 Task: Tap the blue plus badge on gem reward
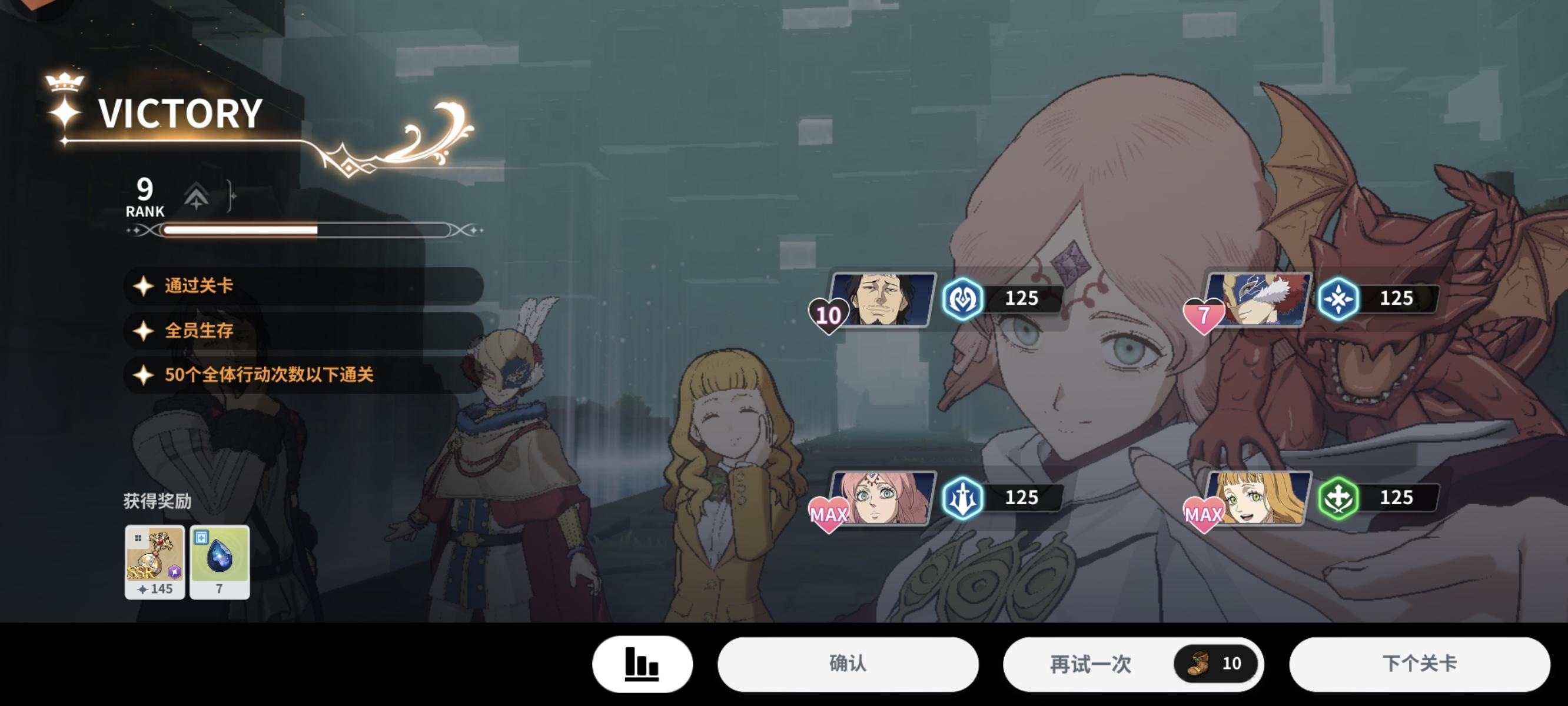(202, 539)
